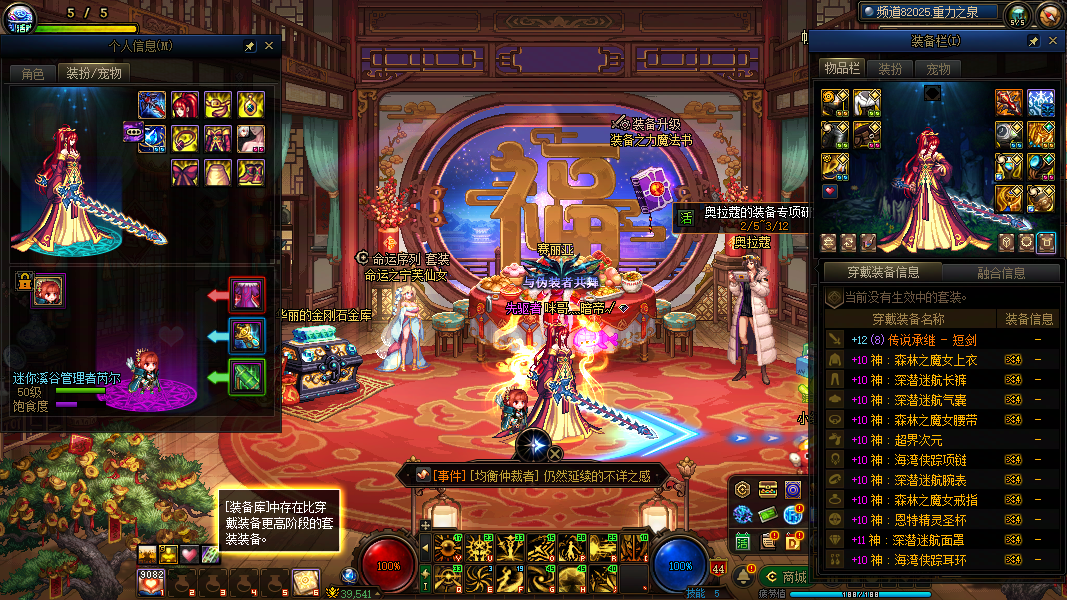Use the 9082 potion quick slot

pos(152,579)
